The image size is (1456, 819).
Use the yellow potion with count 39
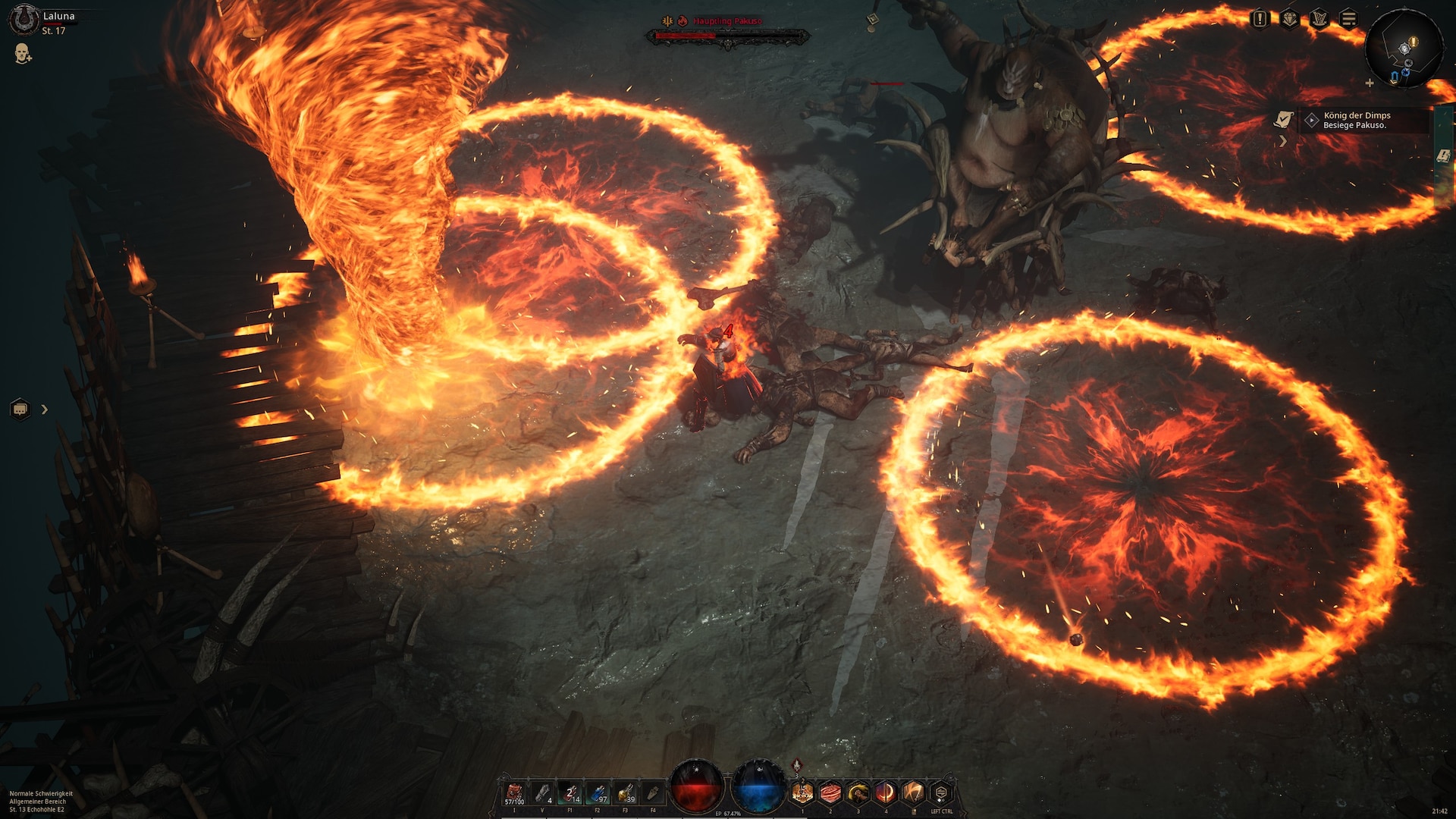coord(626,794)
